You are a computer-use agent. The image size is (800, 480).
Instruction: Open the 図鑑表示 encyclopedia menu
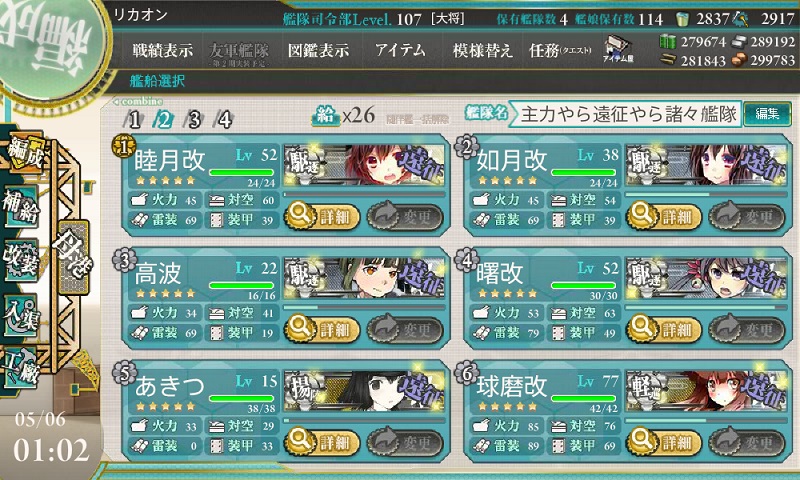point(317,50)
